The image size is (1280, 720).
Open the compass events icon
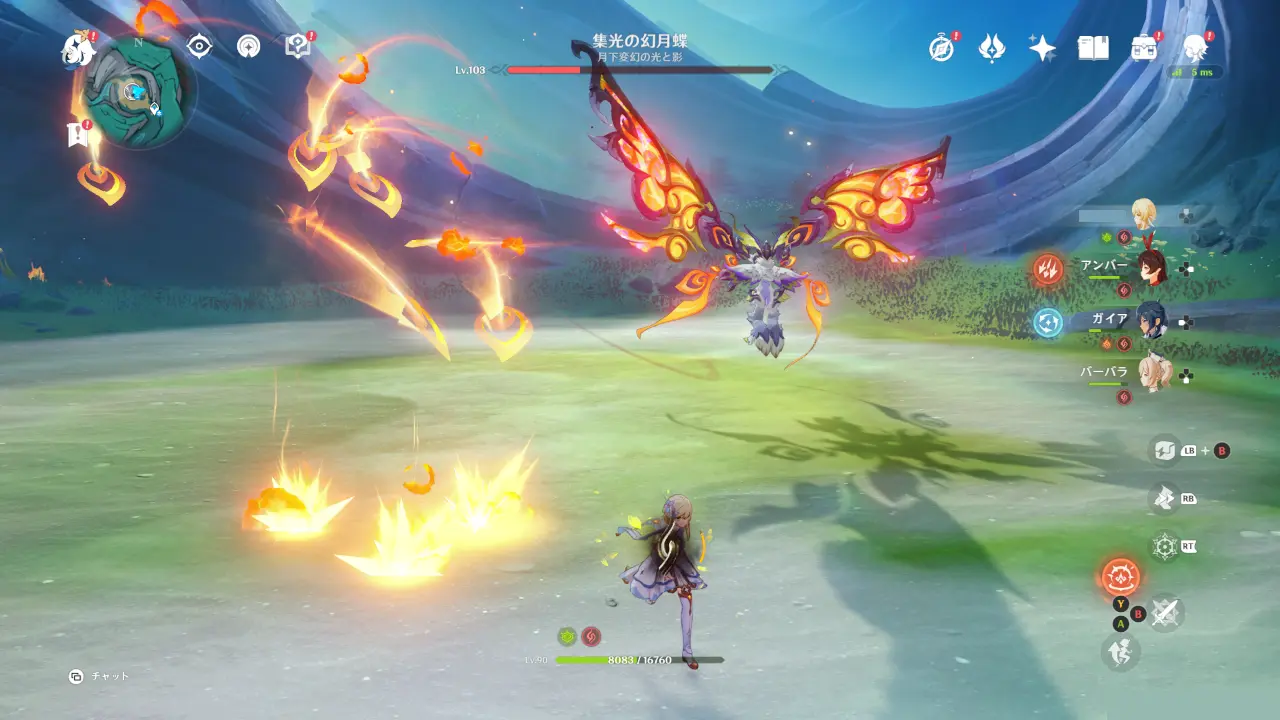(x=941, y=48)
